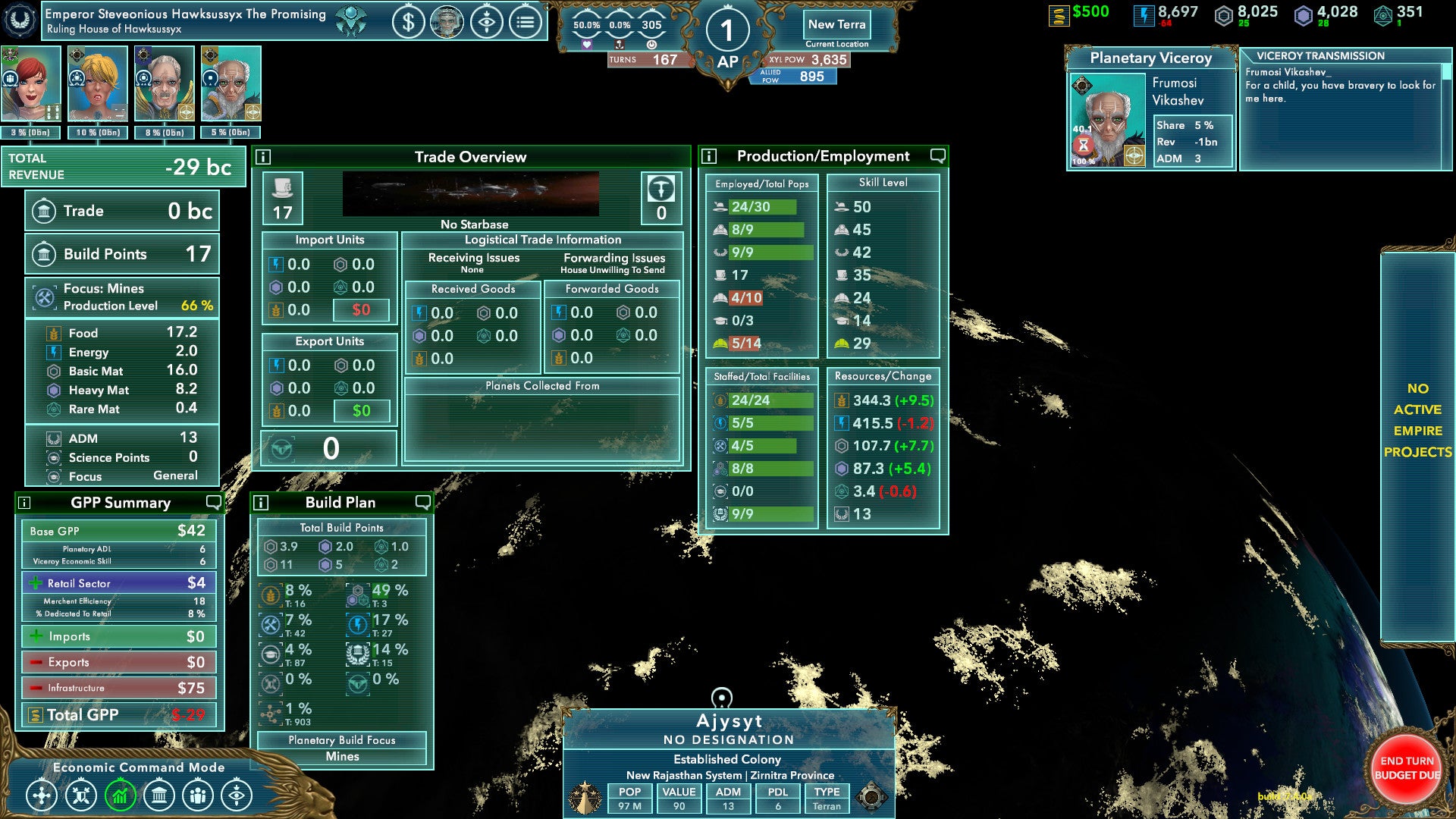1456x819 pixels.
Task: Open the Trade Overview info icon
Action: [x=263, y=157]
